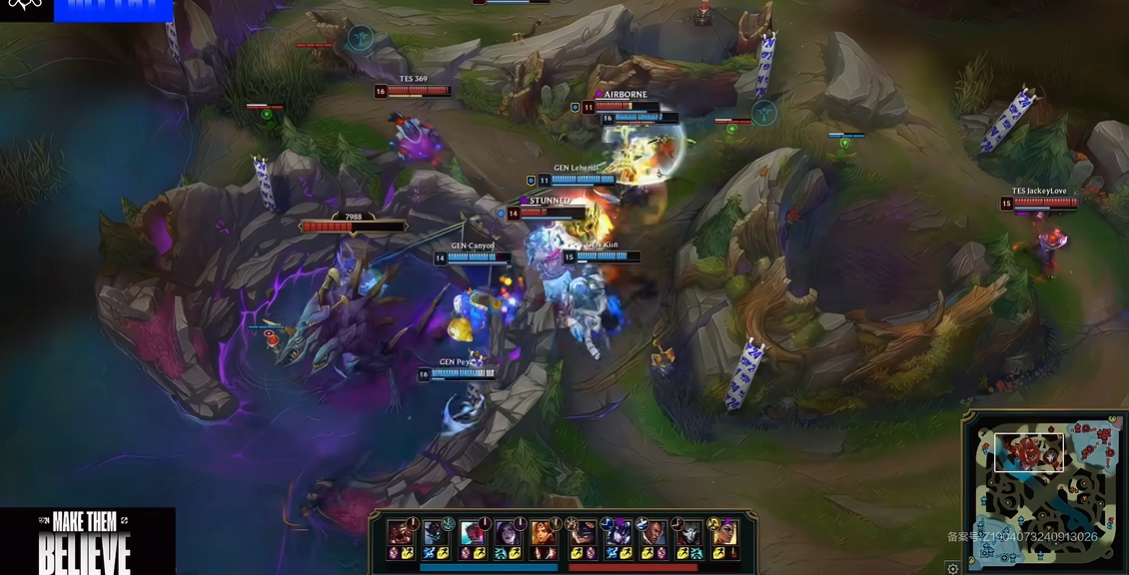Choose the red-haired champion on cyan background
Screen dimensions: 1129x575
(x=472, y=532)
